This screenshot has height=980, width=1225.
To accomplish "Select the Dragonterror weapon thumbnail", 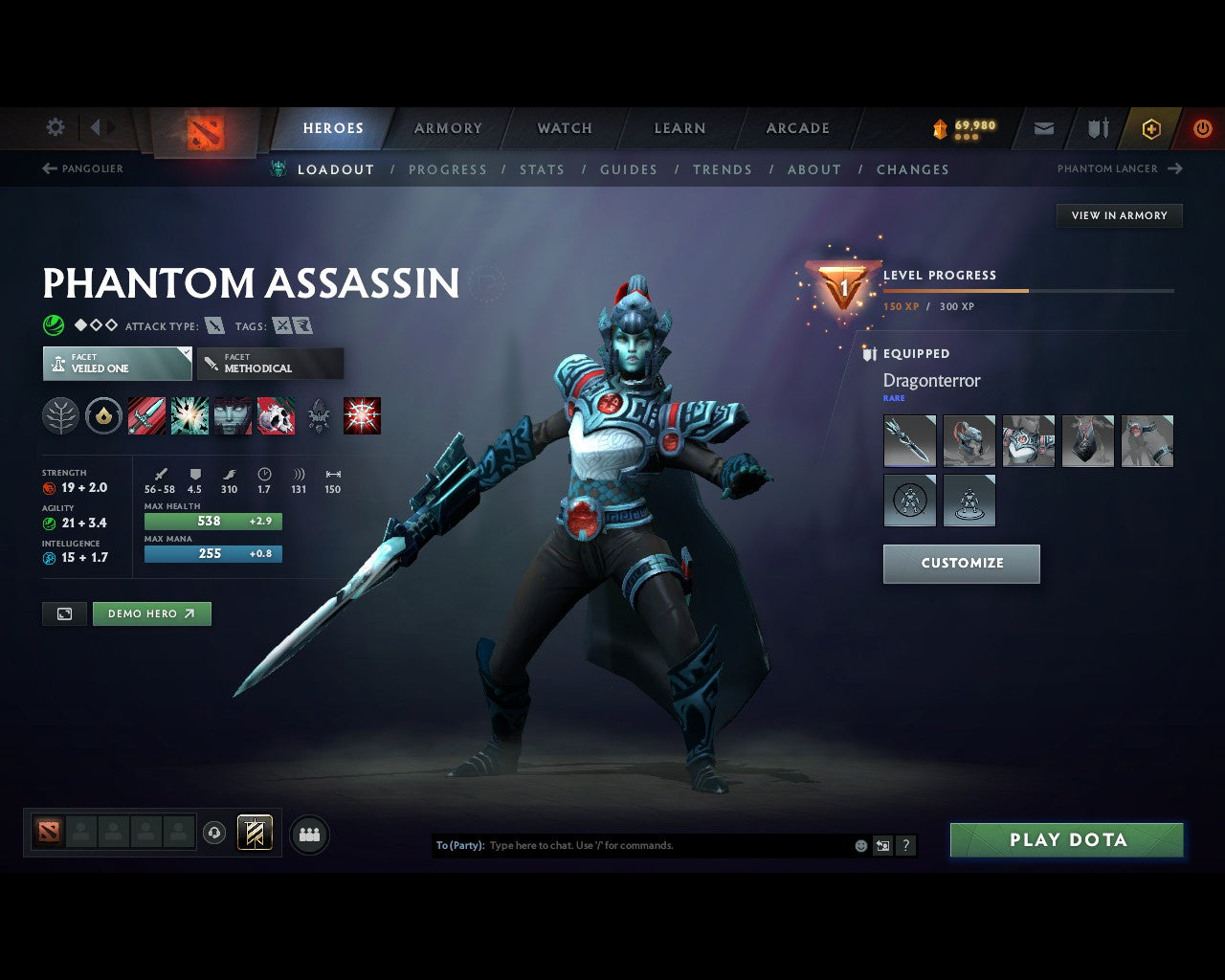I will [x=909, y=441].
